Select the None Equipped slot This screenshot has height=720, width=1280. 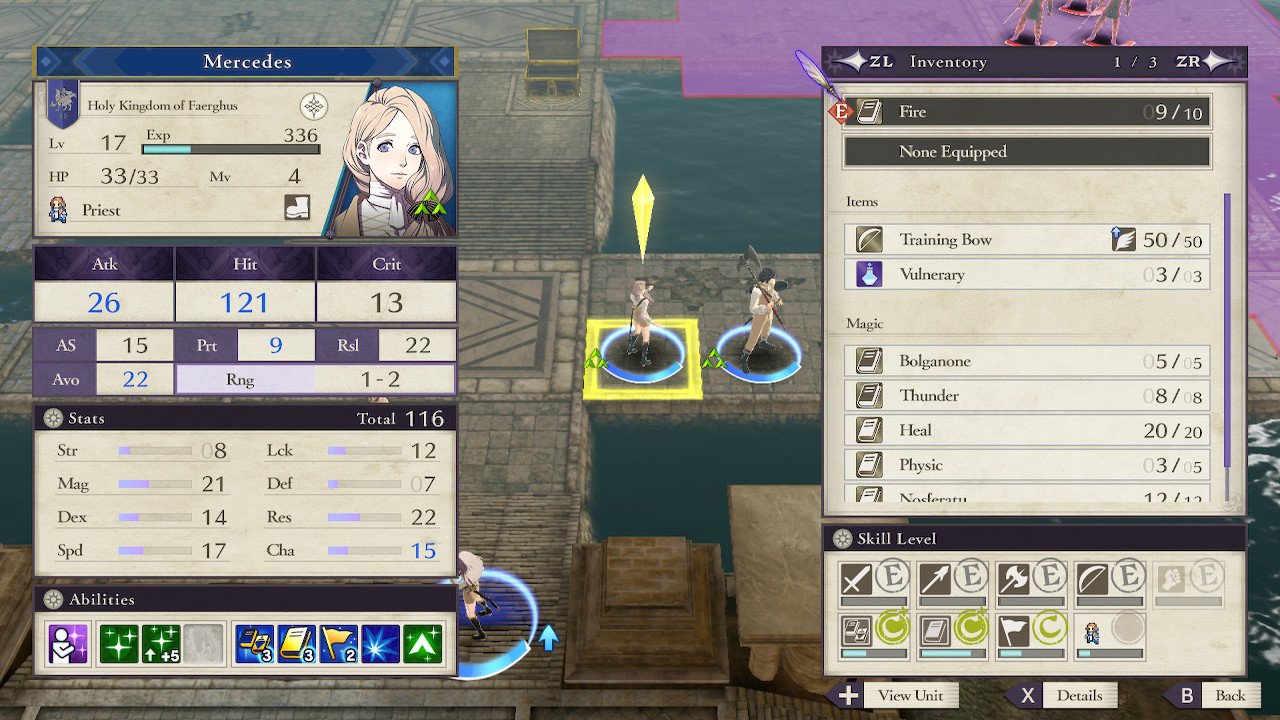click(1027, 152)
